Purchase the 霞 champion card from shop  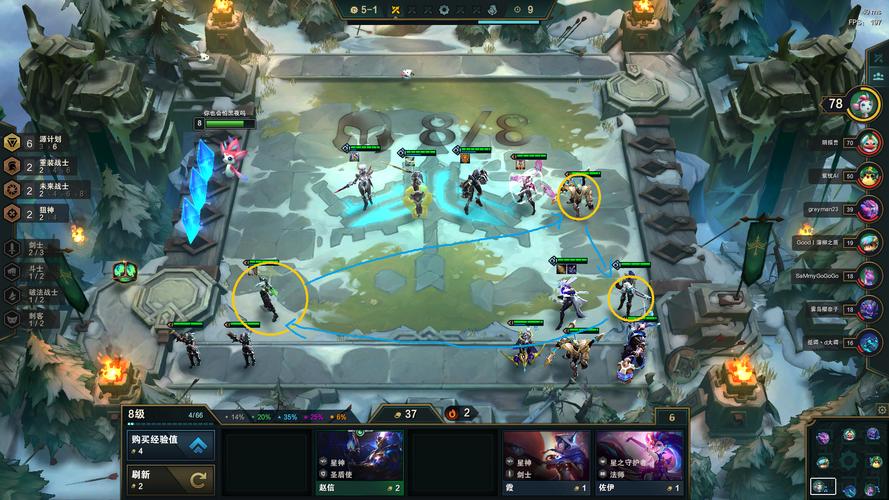(x=545, y=462)
